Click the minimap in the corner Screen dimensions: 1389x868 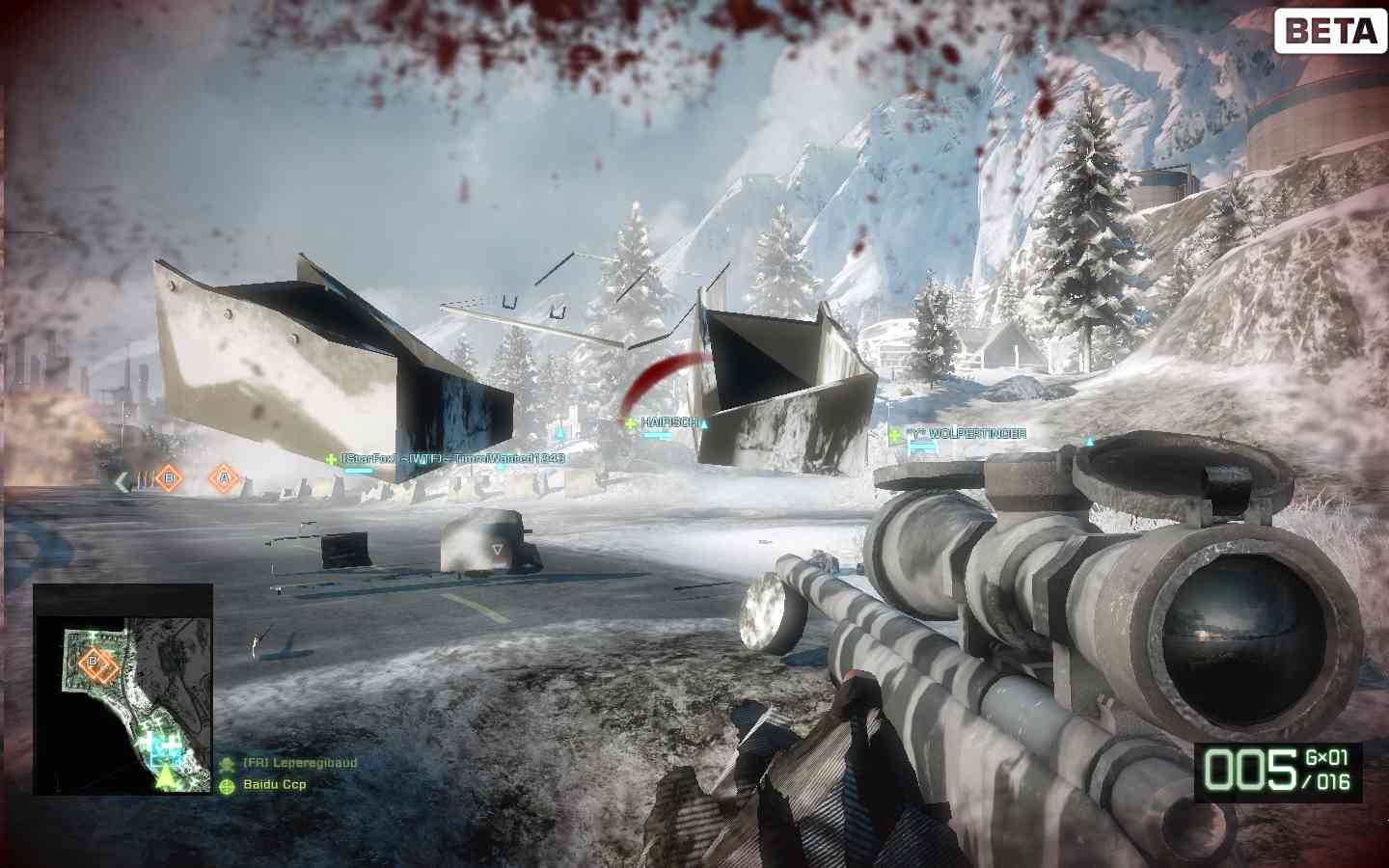click(123, 689)
